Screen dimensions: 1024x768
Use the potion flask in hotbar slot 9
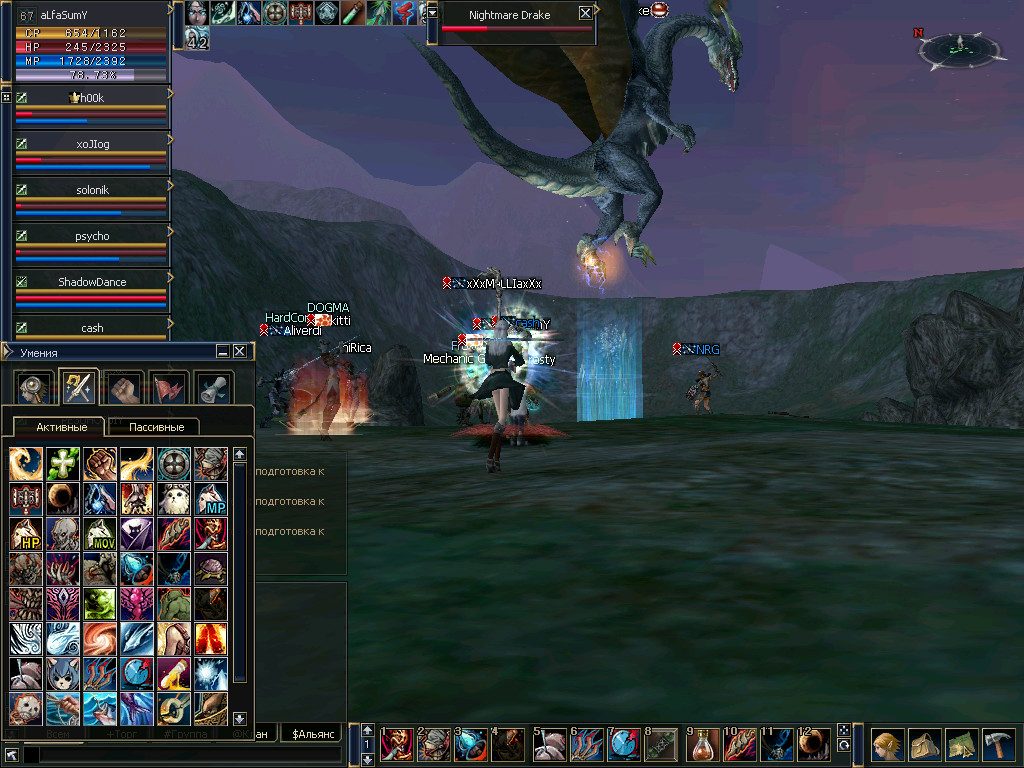click(704, 745)
